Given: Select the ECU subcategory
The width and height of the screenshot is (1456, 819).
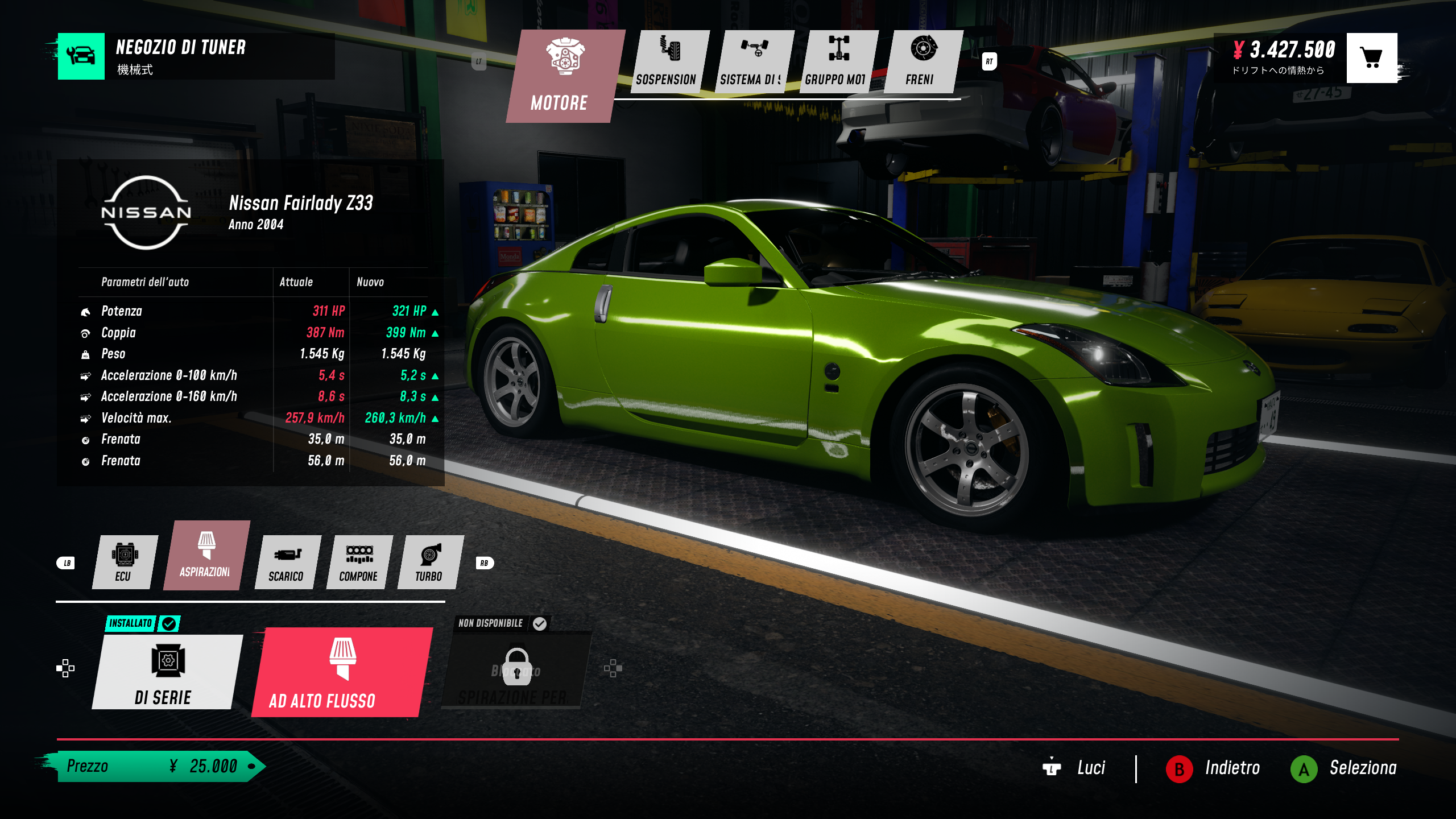Looking at the screenshot, I should click(x=124, y=562).
